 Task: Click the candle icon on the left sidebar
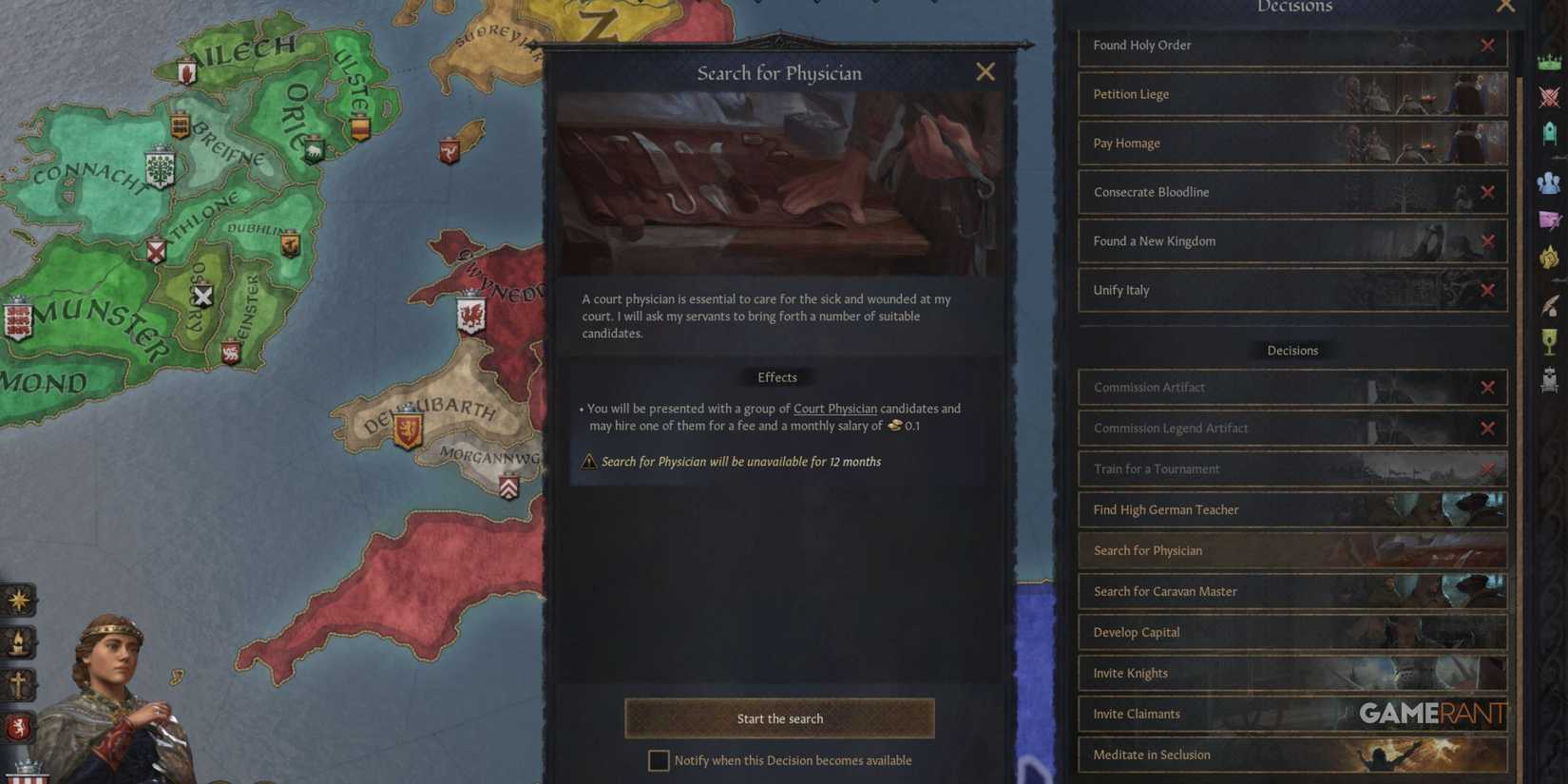(x=18, y=642)
